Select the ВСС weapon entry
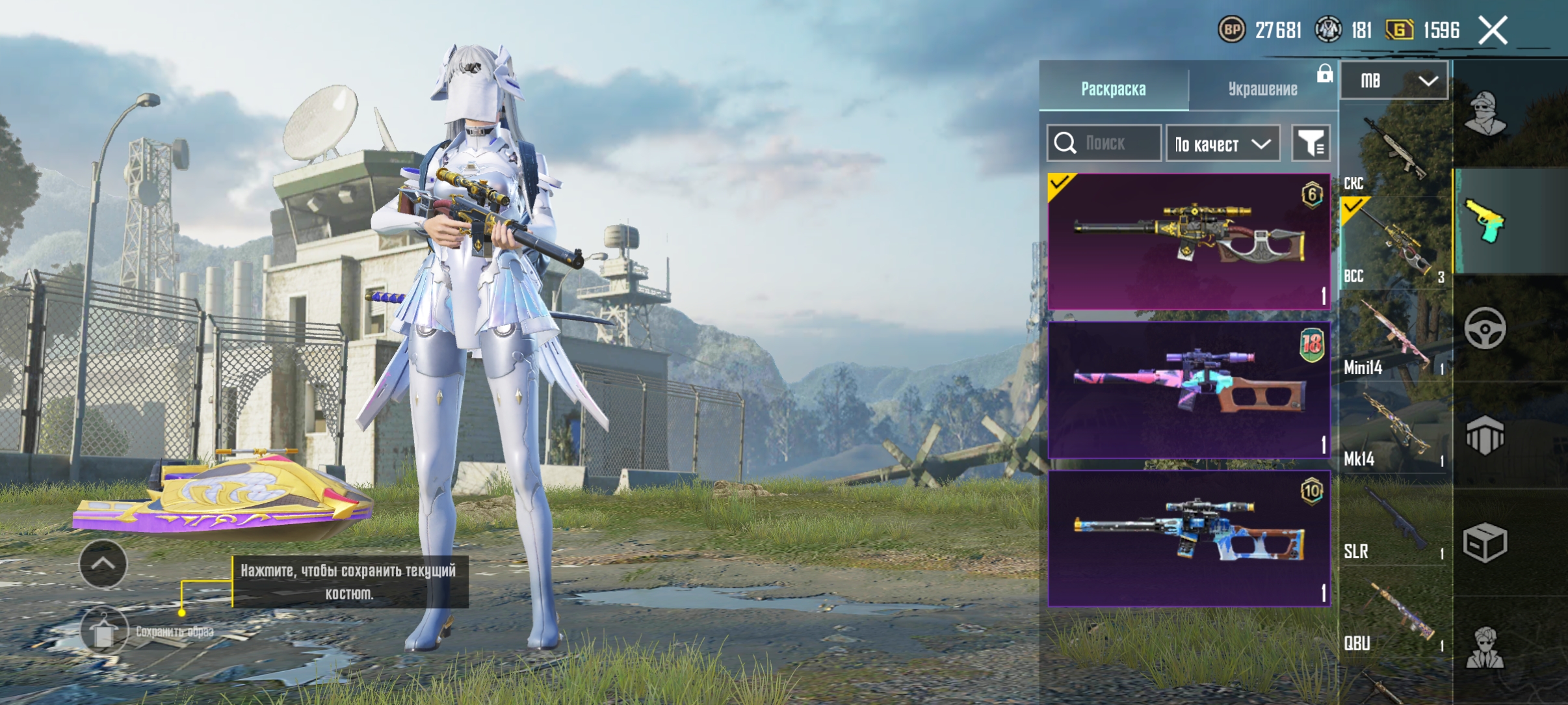The image size is (1568, 705). [x=1394, y=244]
